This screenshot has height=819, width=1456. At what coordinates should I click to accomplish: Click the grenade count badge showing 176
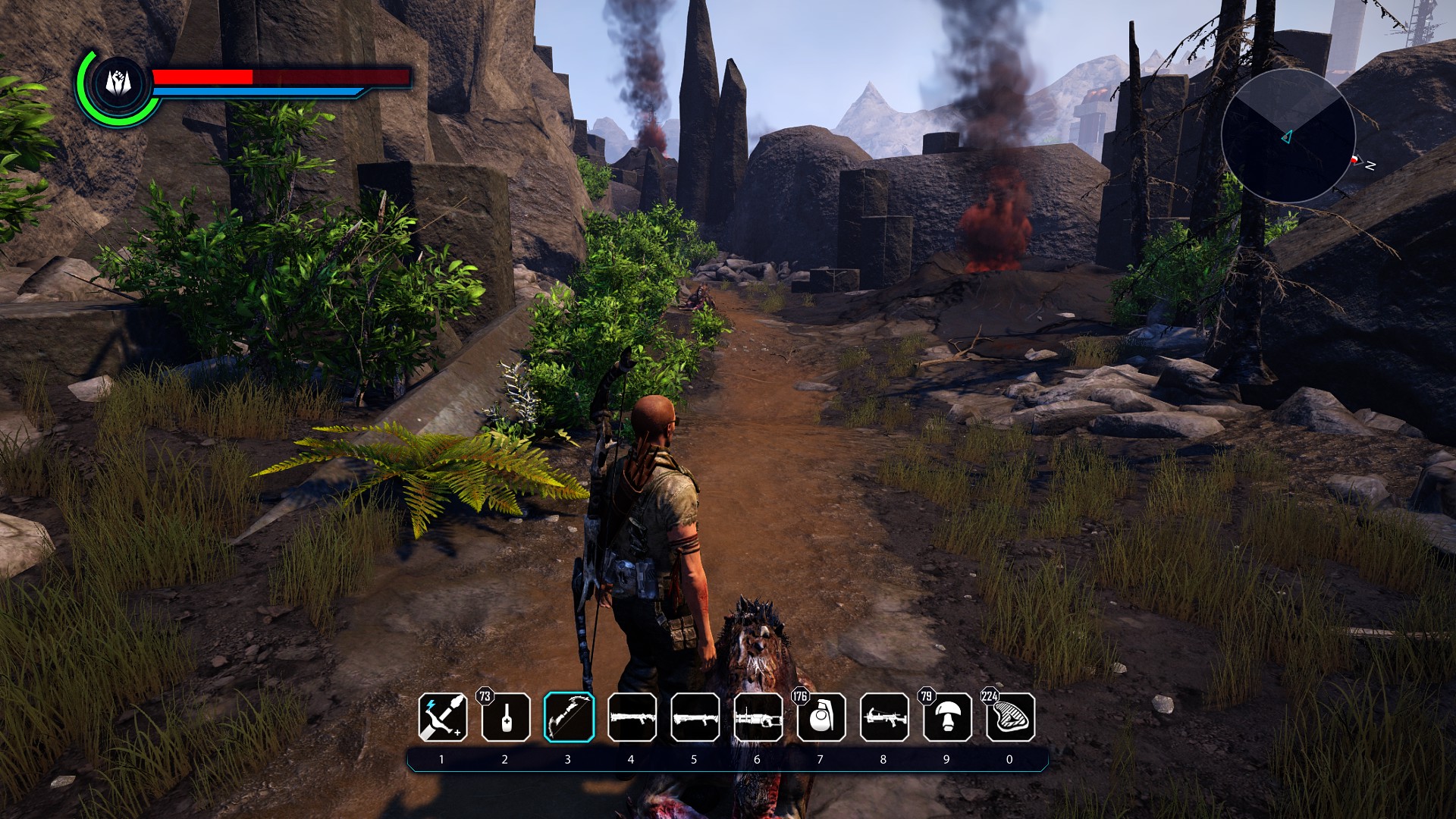(799, 695)
